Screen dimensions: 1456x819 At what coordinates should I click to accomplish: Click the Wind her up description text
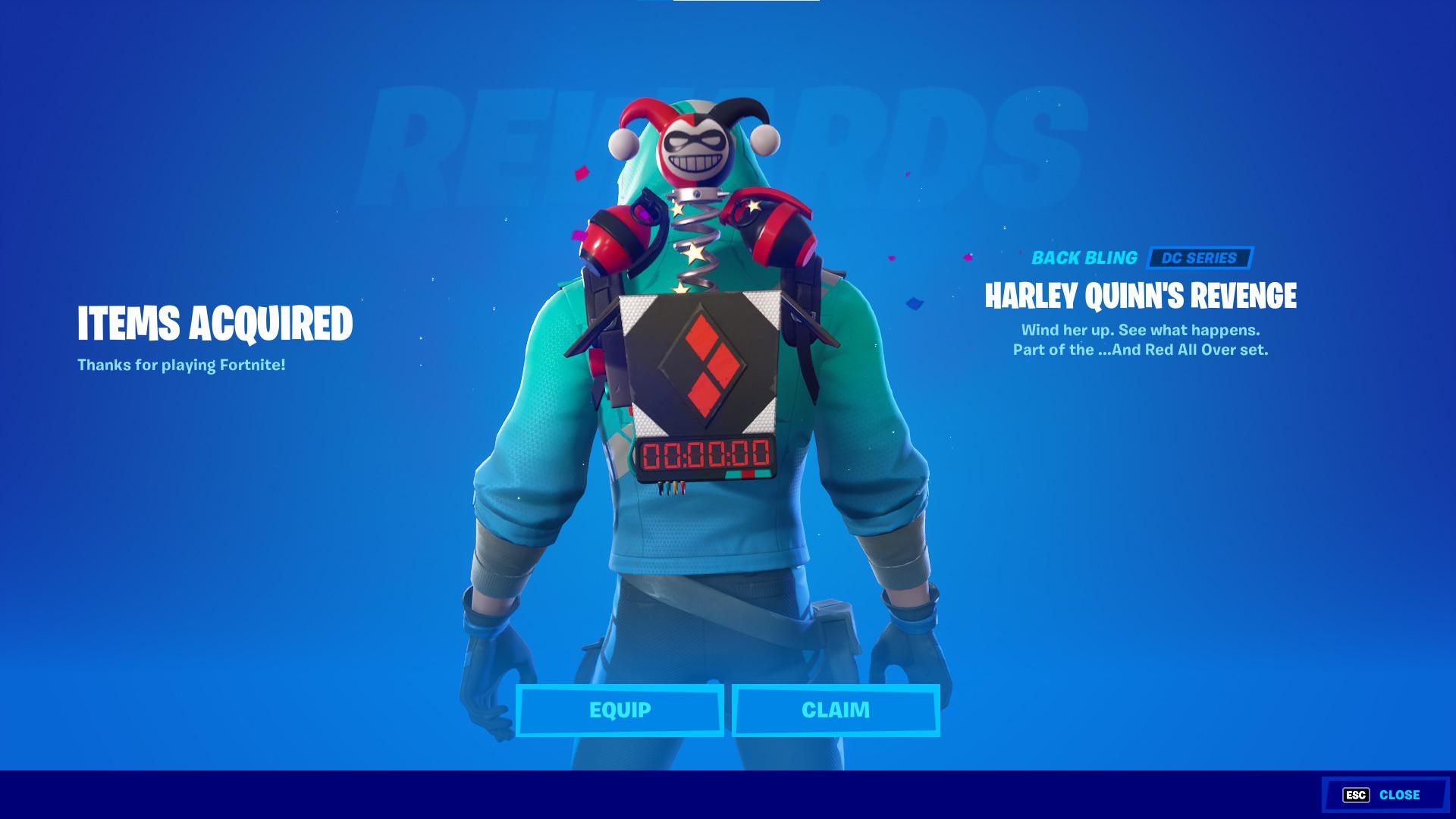1141,331
